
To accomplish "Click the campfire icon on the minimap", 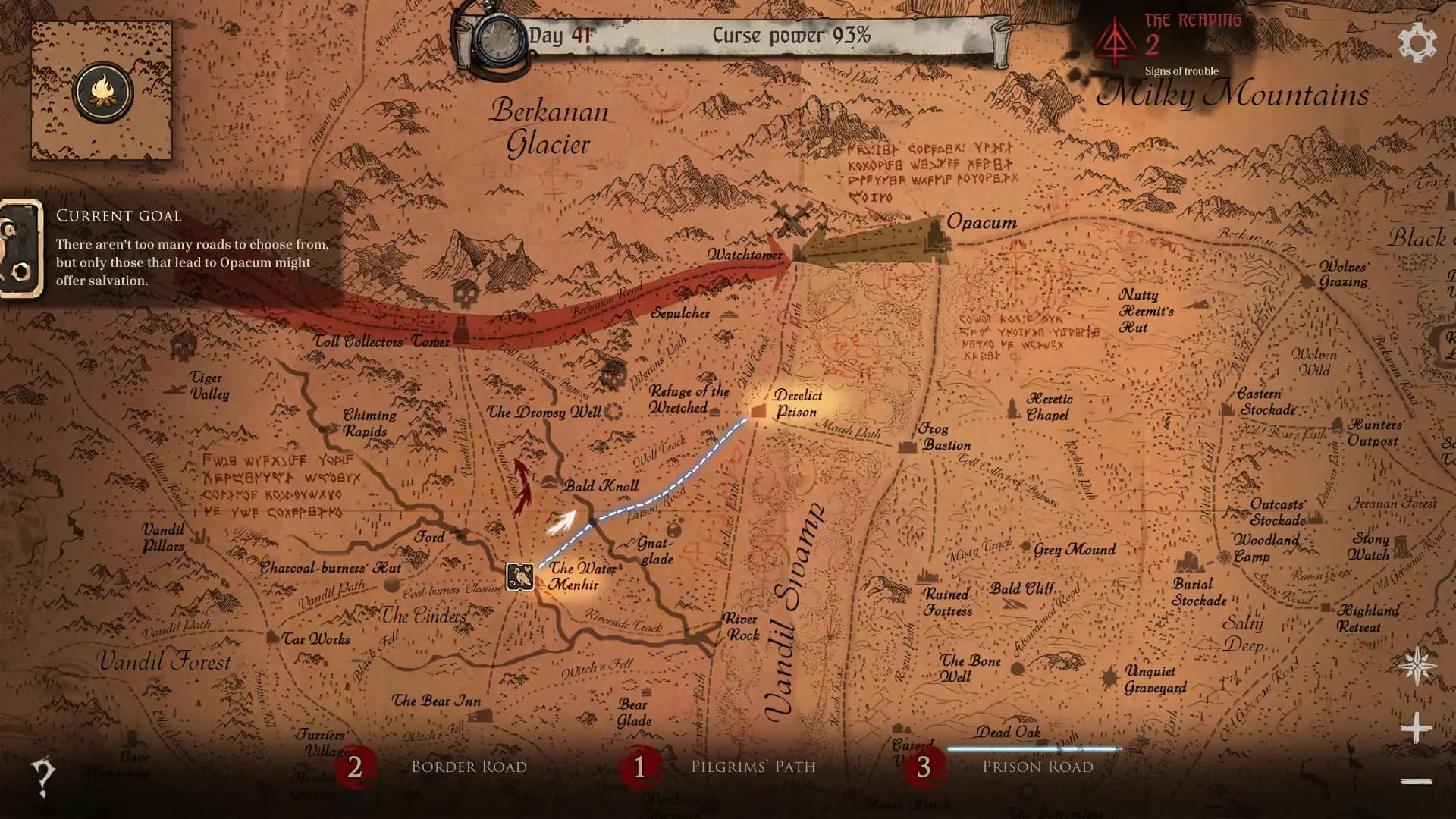I will click(x=105, y=91).
